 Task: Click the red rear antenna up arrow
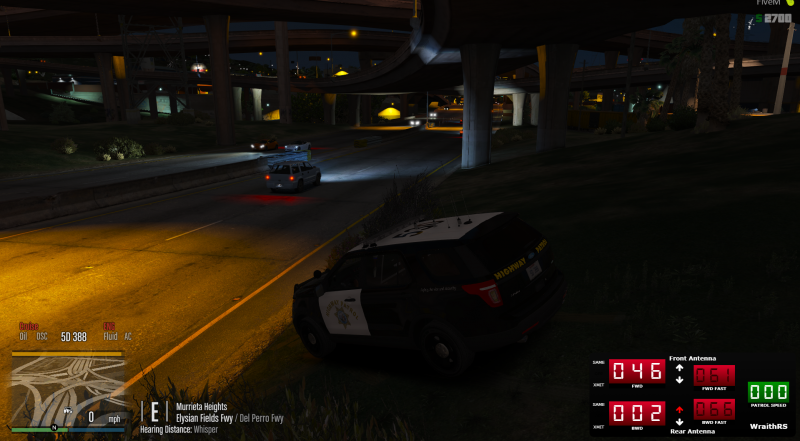pos(679,408)
